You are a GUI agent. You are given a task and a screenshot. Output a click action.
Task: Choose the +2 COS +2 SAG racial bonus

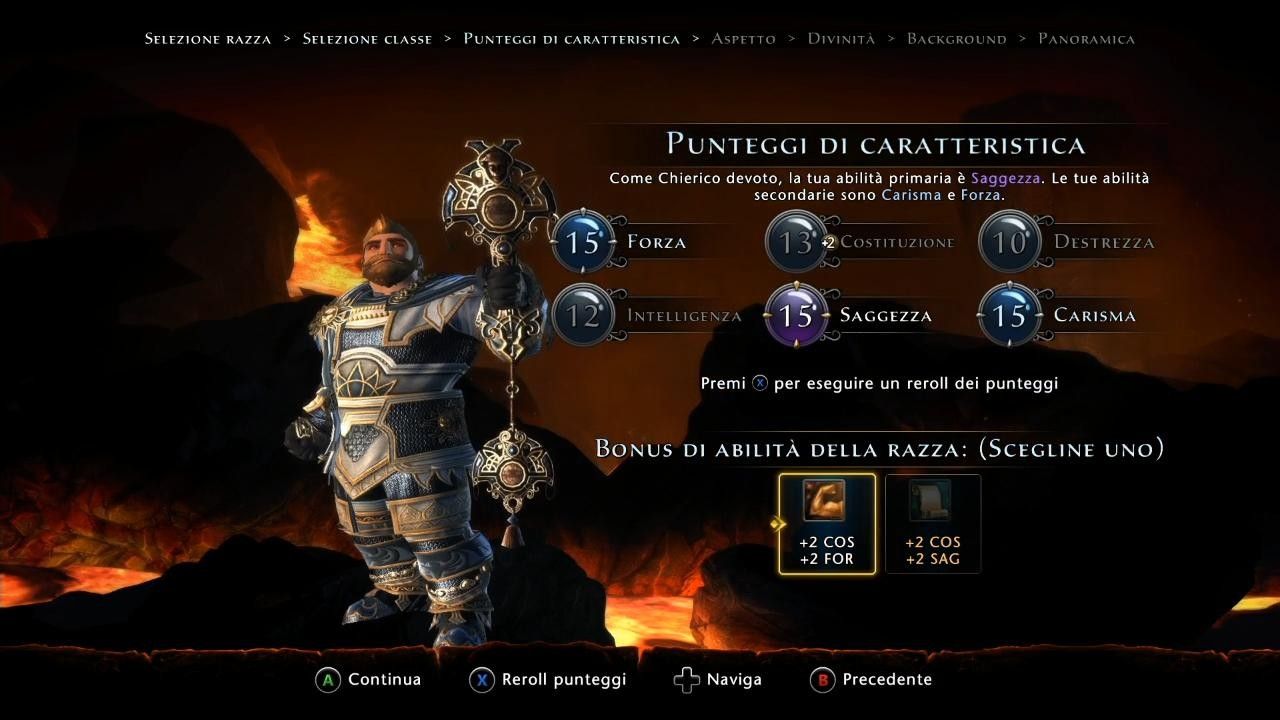[932, 524]
